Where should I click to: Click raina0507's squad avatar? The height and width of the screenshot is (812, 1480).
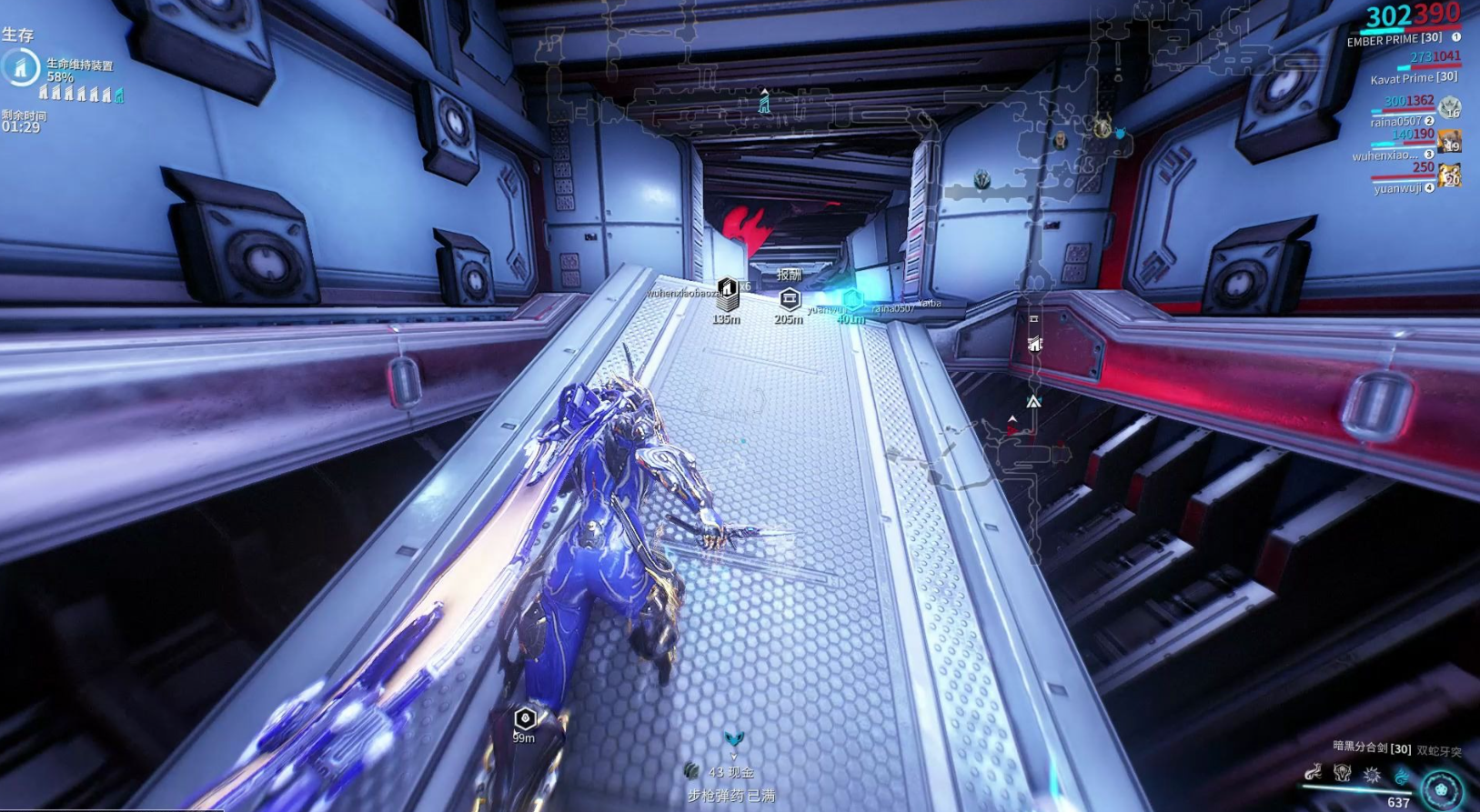(x=1450, y=107)
